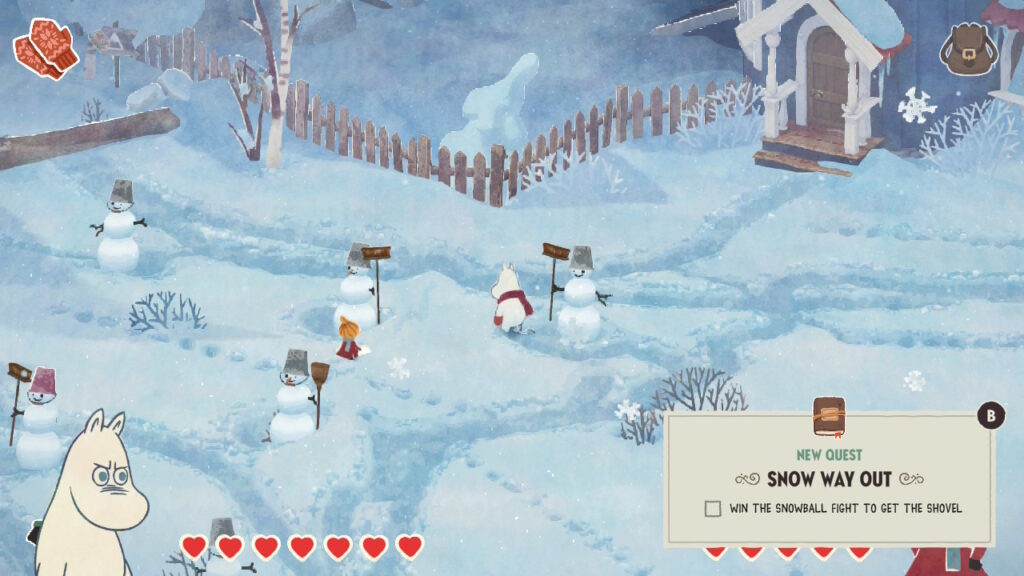Open the brown backpack inventory
Viewport: 1024px width, 576px height.
(x=966, y=50)
